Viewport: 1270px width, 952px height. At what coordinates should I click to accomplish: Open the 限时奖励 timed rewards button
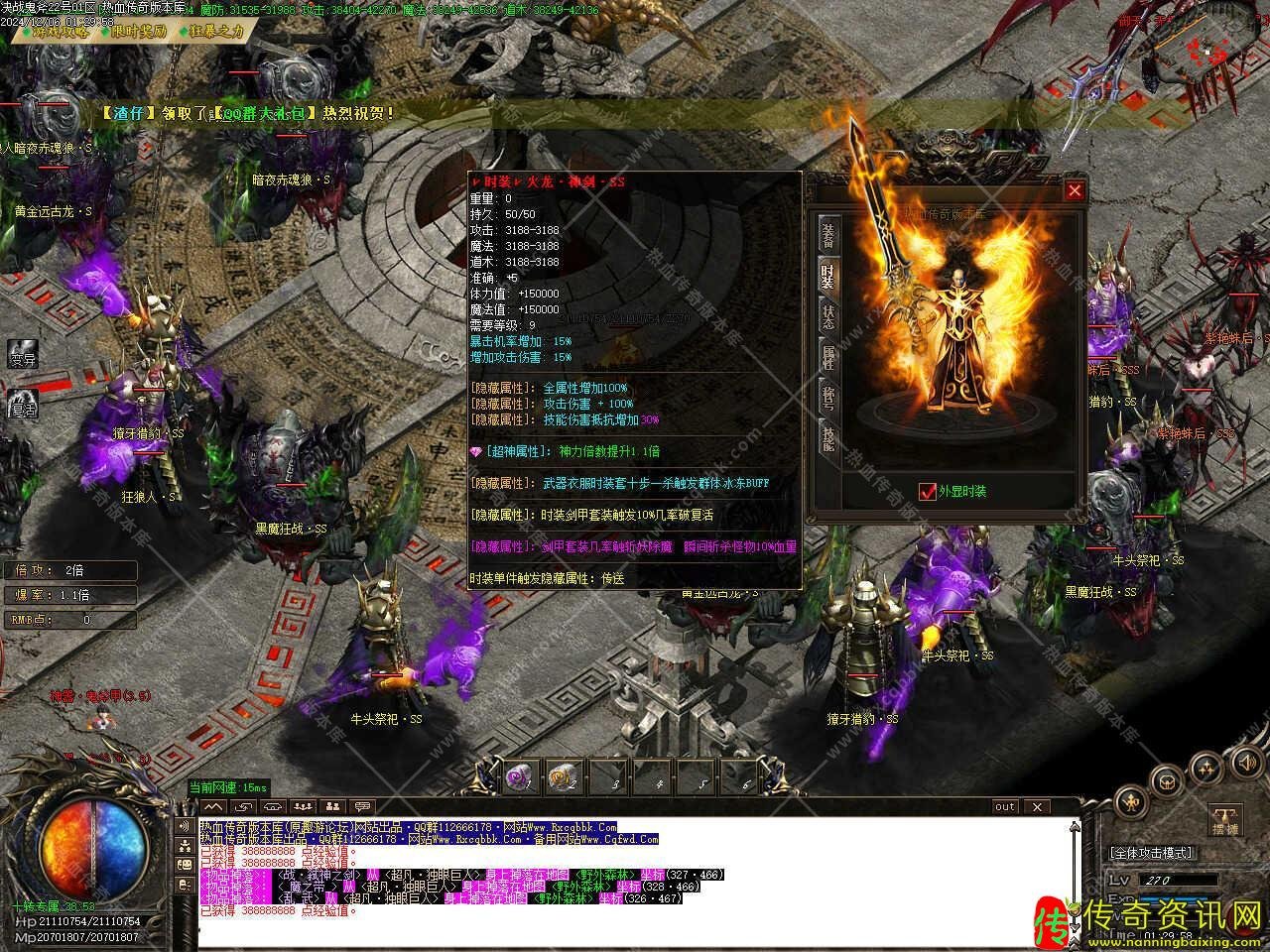134,31
